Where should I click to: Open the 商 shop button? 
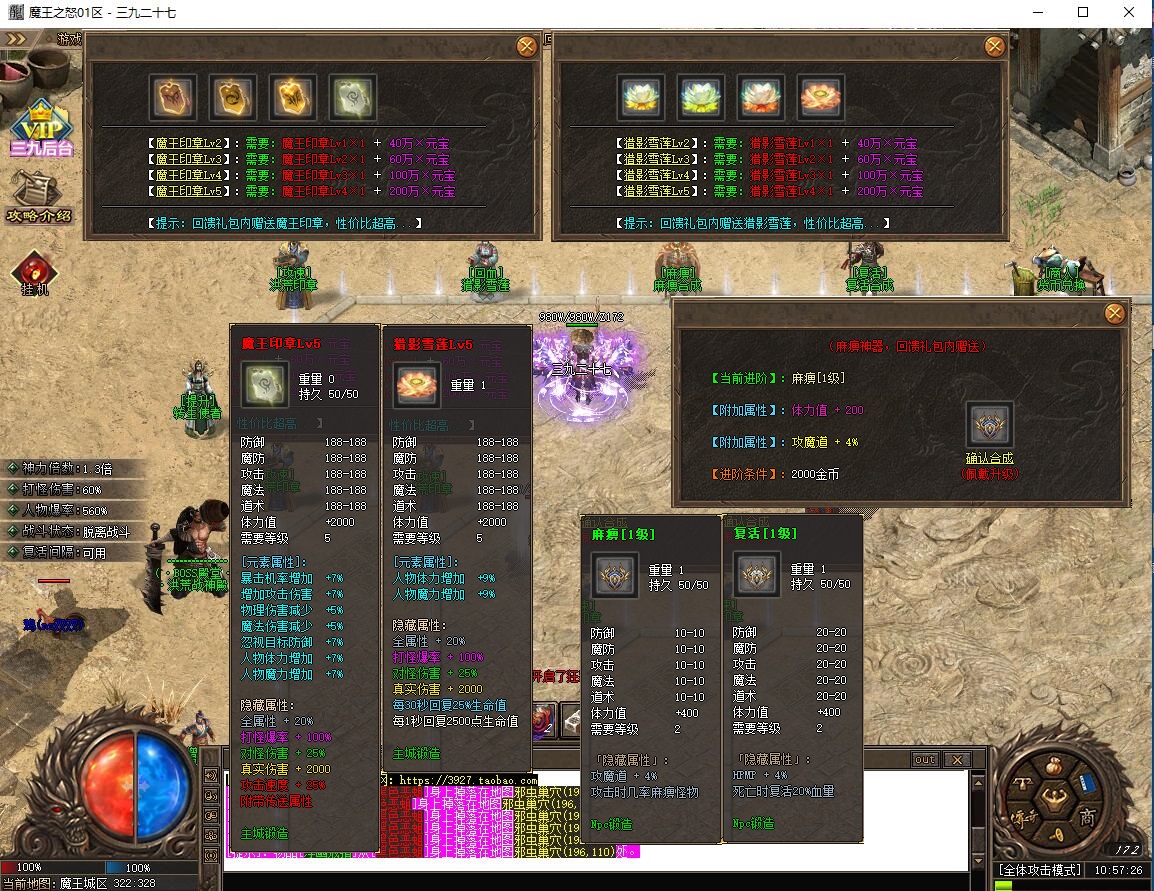(1088, 817)
